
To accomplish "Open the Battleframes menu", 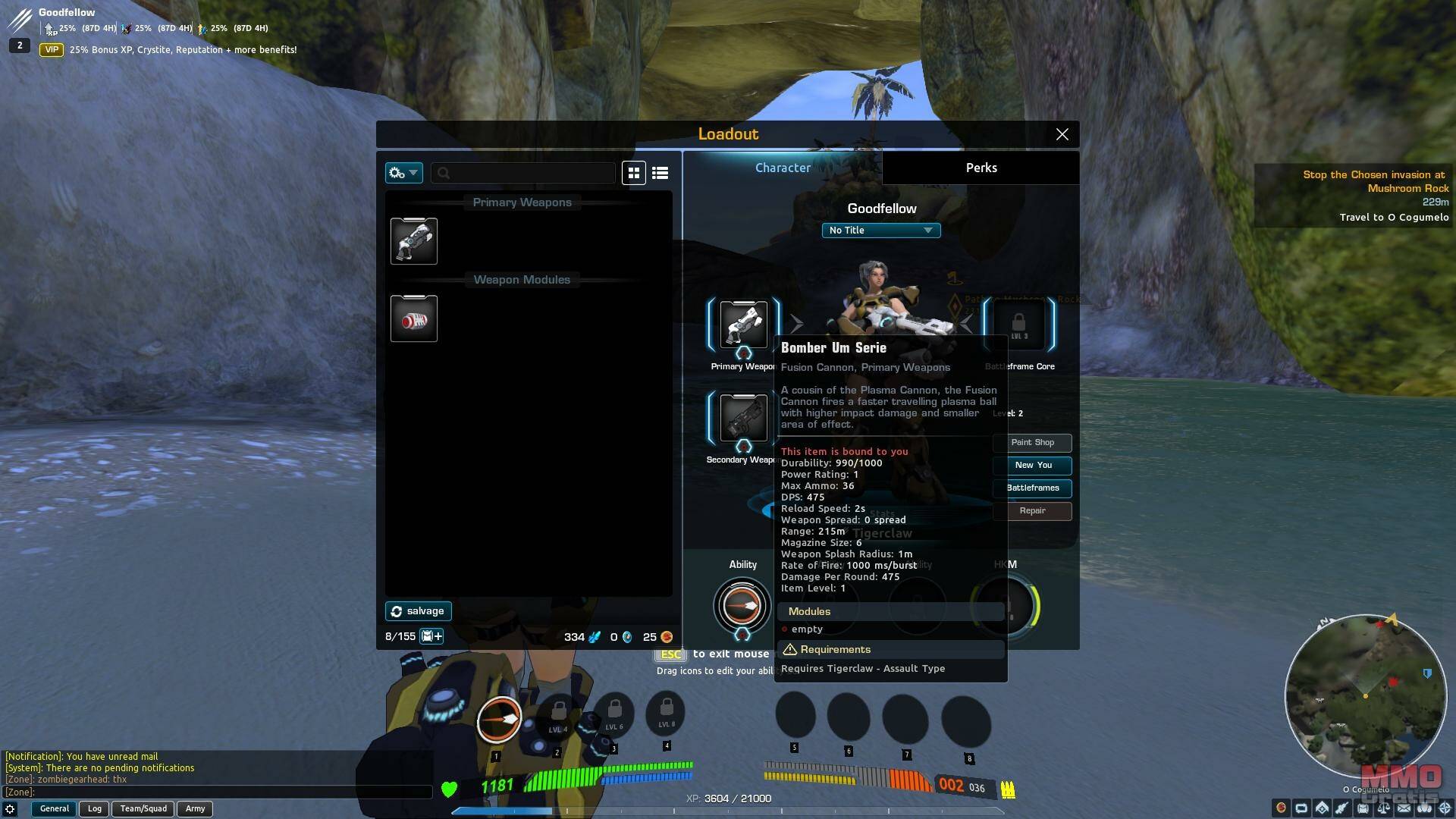I will pyautogui.click(x=1032, y=488).
